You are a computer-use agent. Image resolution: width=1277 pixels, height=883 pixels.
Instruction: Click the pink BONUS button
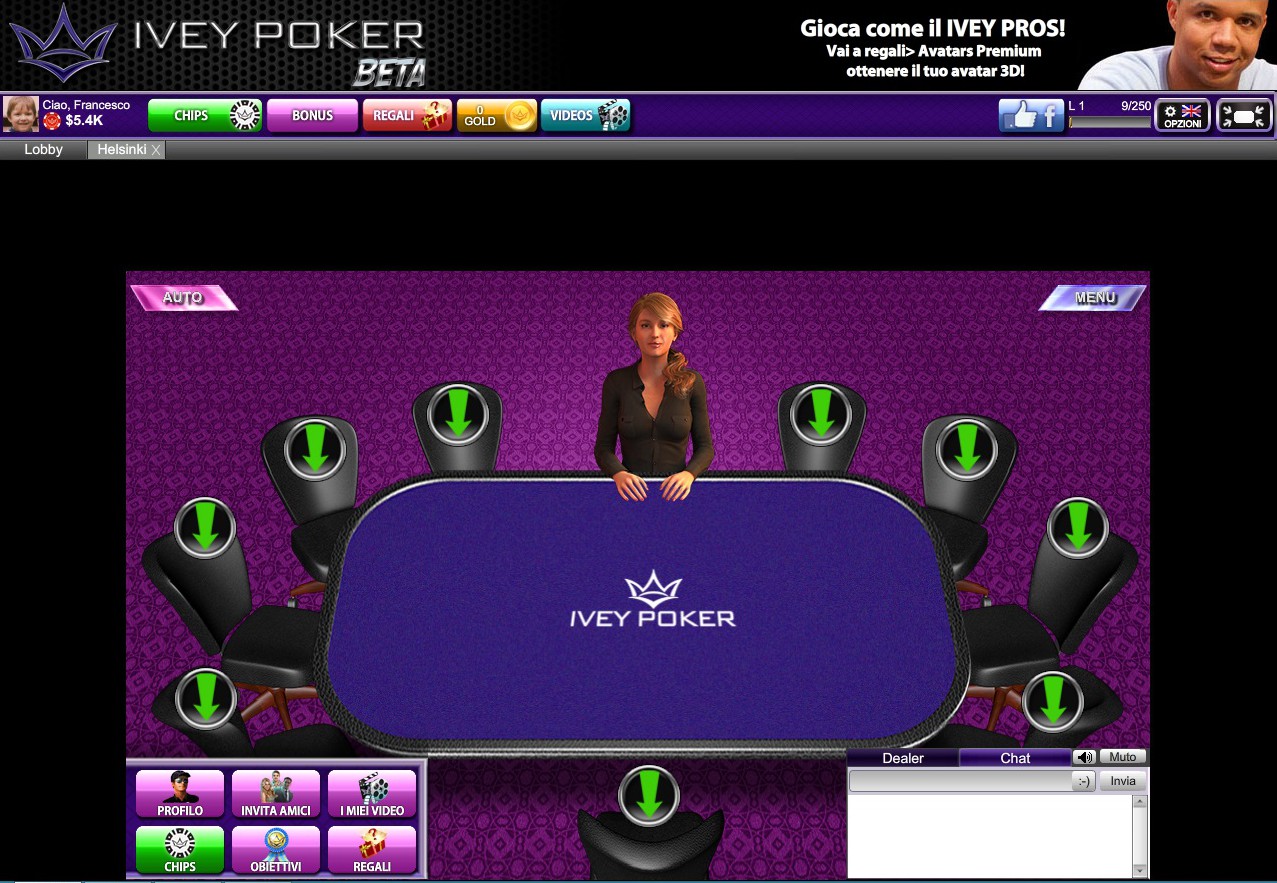click(312, 116)
